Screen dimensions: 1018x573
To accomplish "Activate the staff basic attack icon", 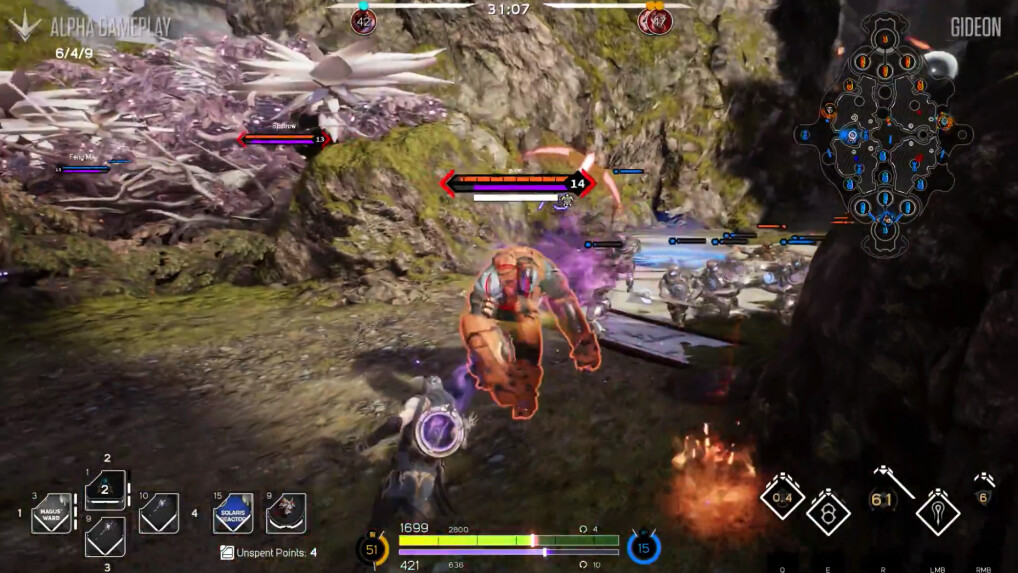I will click(x=937, y=512).
